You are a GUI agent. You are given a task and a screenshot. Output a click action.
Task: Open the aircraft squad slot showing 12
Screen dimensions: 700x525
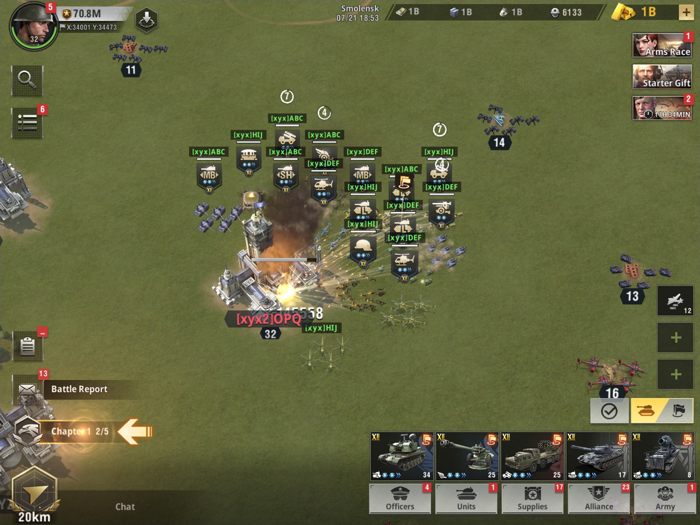click(x=675, y=301)
